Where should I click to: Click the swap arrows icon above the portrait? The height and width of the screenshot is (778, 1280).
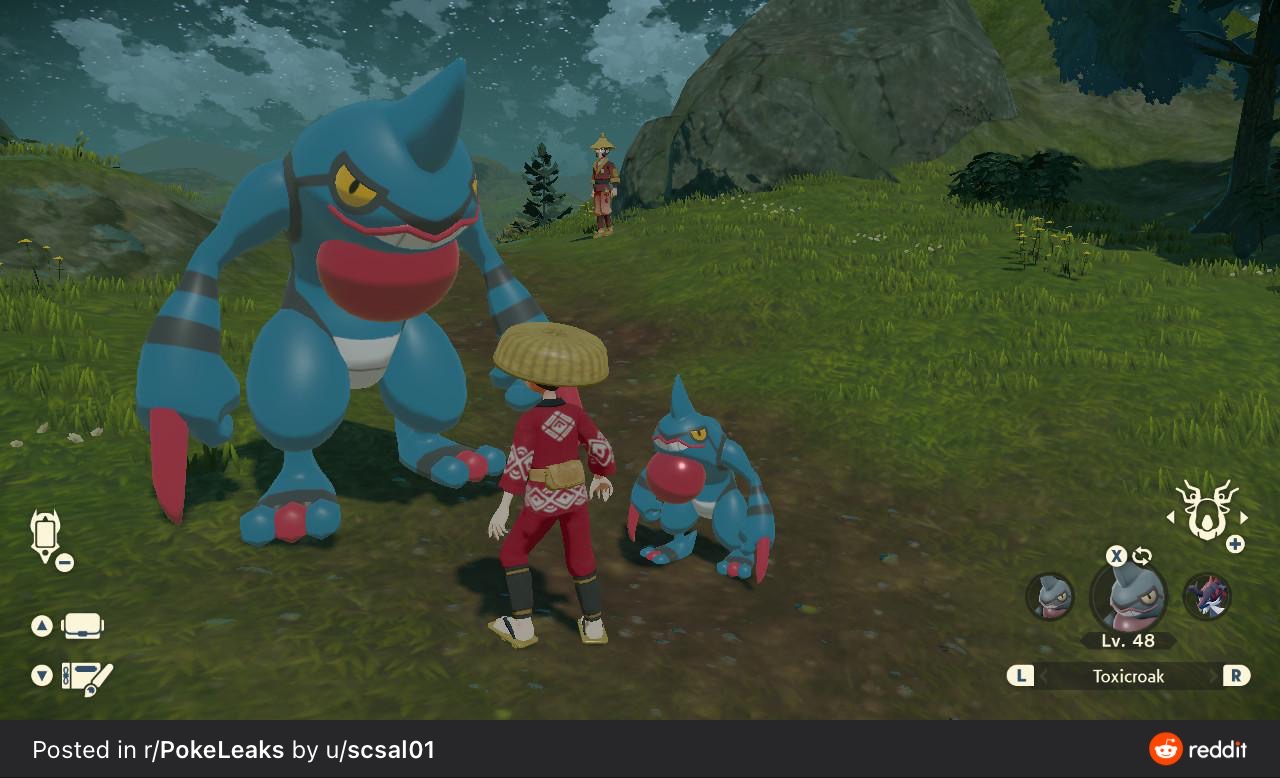(x=1142, y=557)
